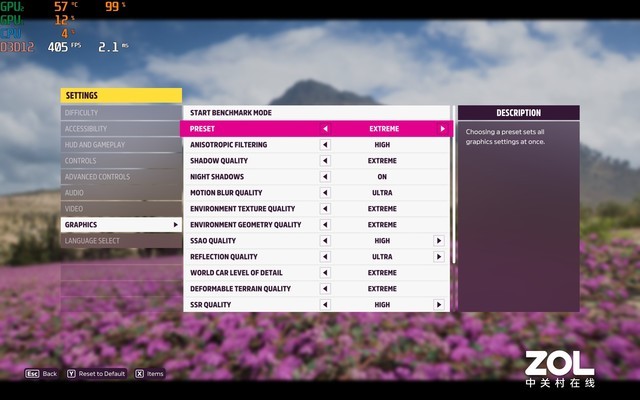Raise Reflection Quality with right arrow

point(438,257)
